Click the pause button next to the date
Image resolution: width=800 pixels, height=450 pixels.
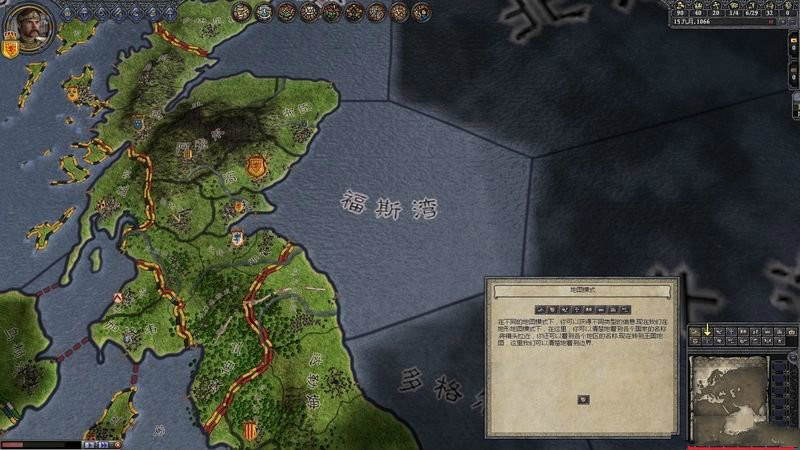[769, 22]
